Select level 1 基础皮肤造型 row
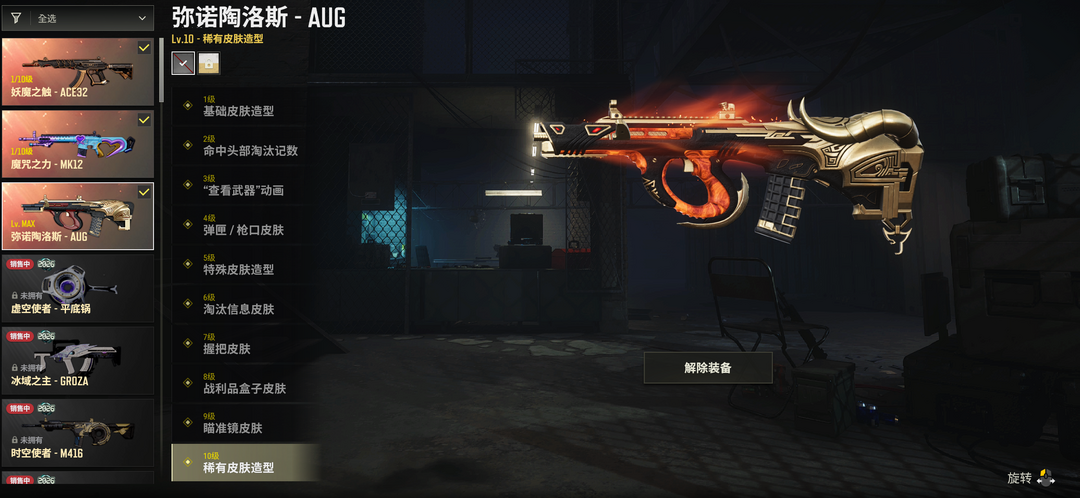Screen dimensions: 1080x498 [x=245, y=106]
